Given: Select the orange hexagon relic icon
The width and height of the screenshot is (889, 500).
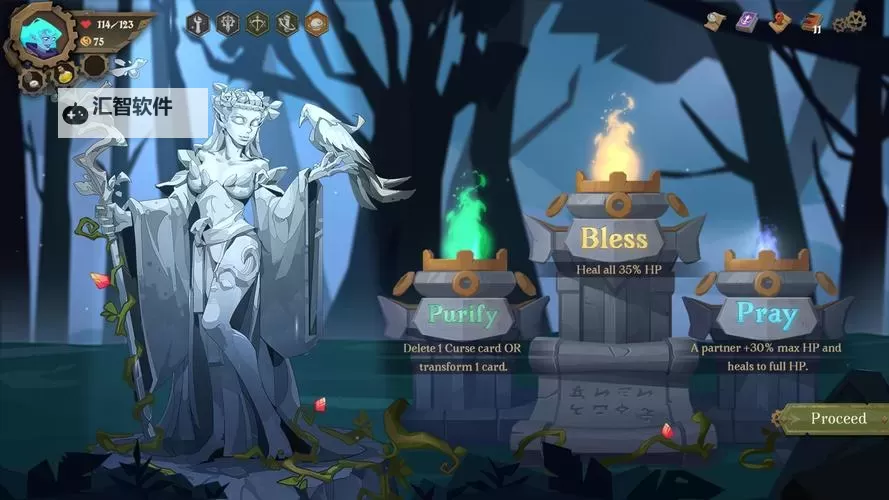Looking at the screenshot, I should click(x=317, y=24).
